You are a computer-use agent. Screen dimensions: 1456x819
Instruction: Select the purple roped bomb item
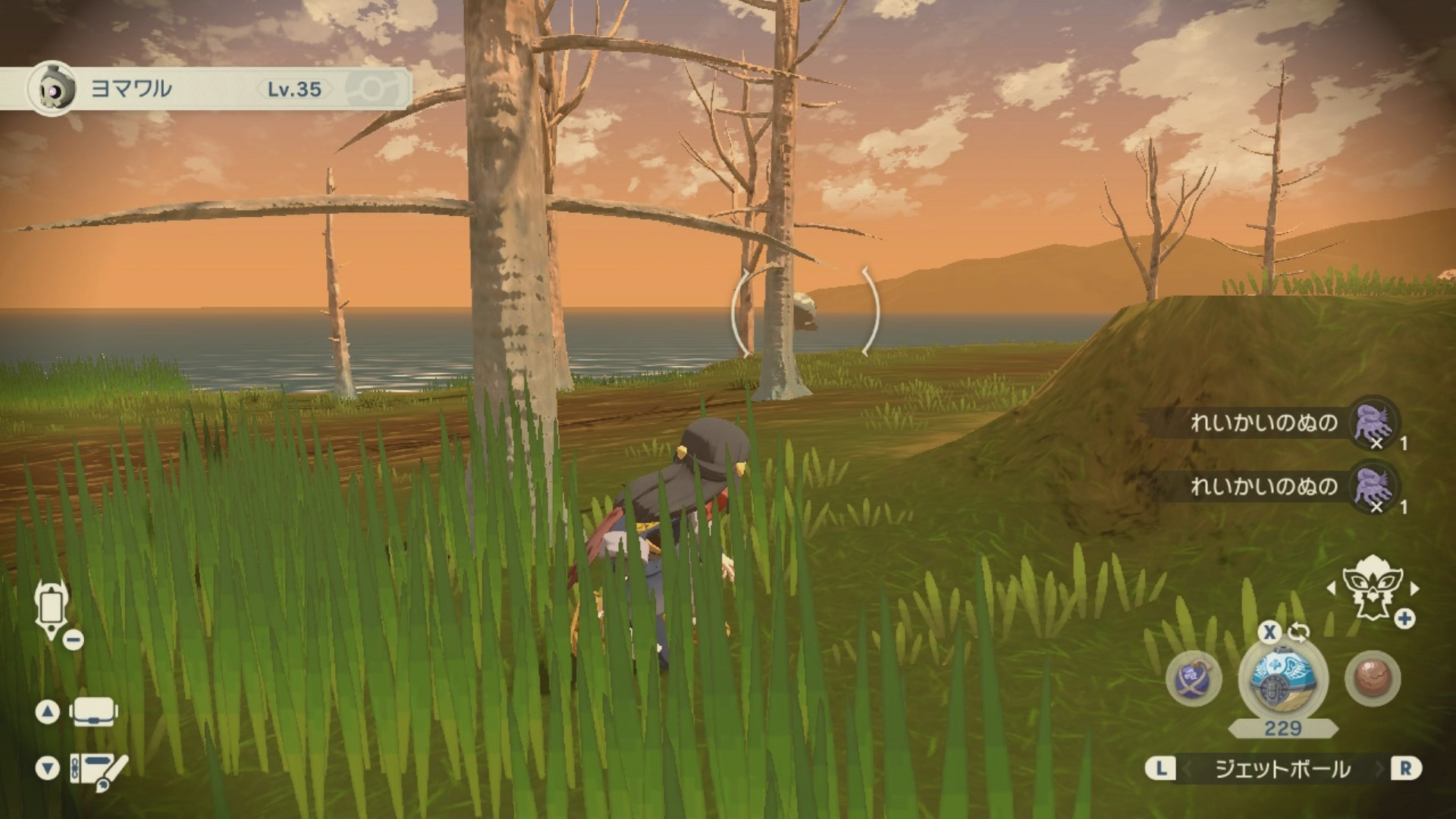[1194, 677]
